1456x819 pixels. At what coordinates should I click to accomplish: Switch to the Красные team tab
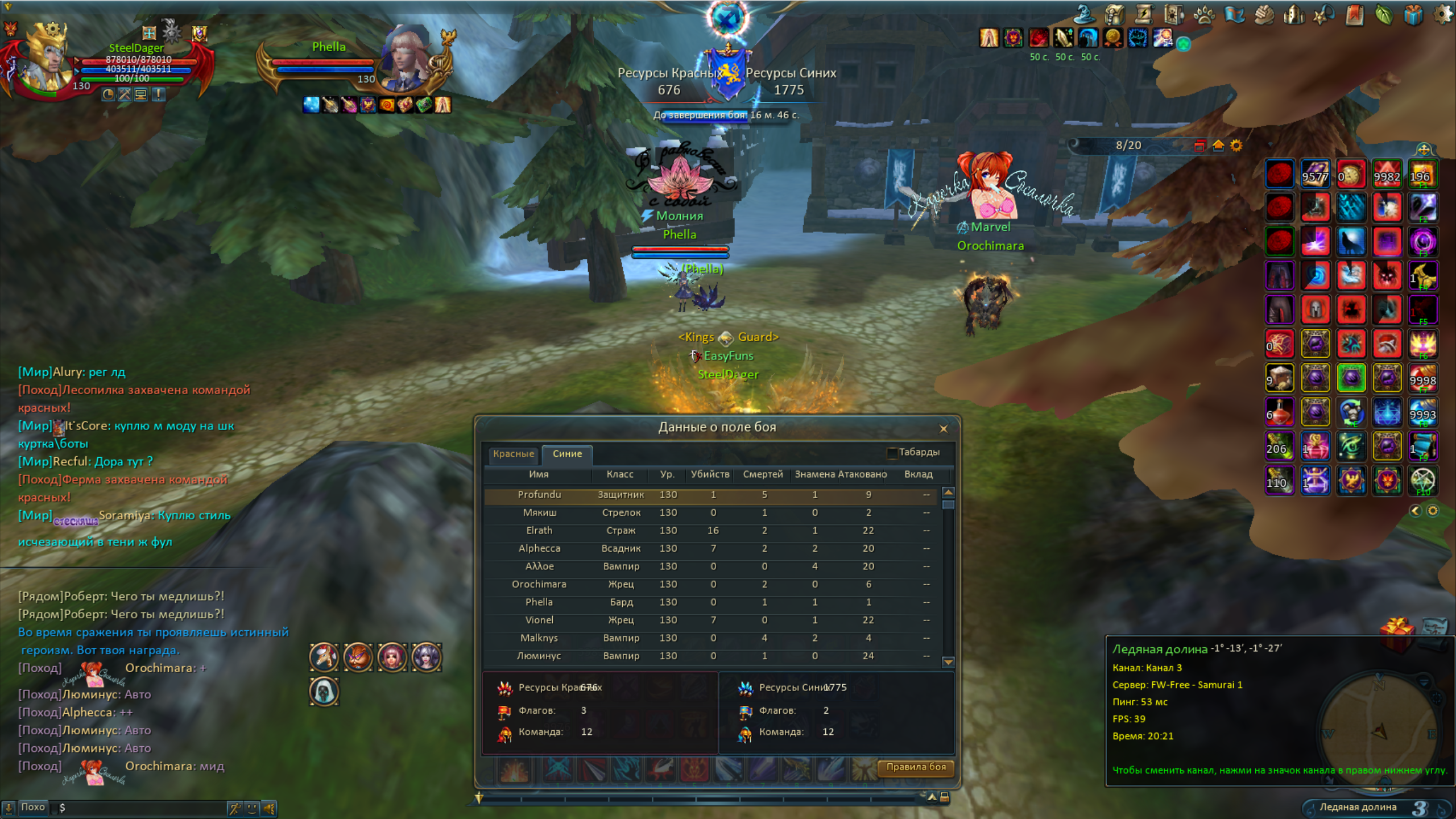[x=513, y=454]
